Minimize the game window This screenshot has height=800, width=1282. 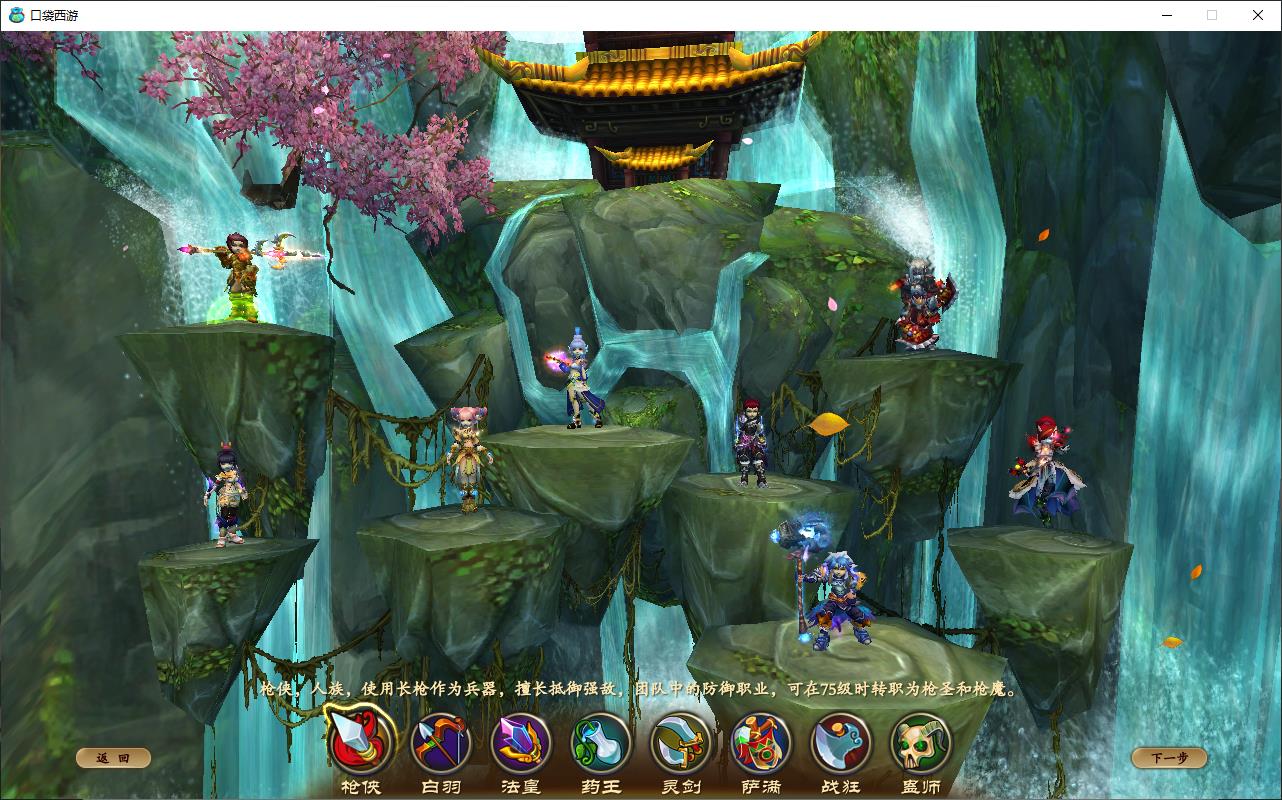pos(1166,15)
